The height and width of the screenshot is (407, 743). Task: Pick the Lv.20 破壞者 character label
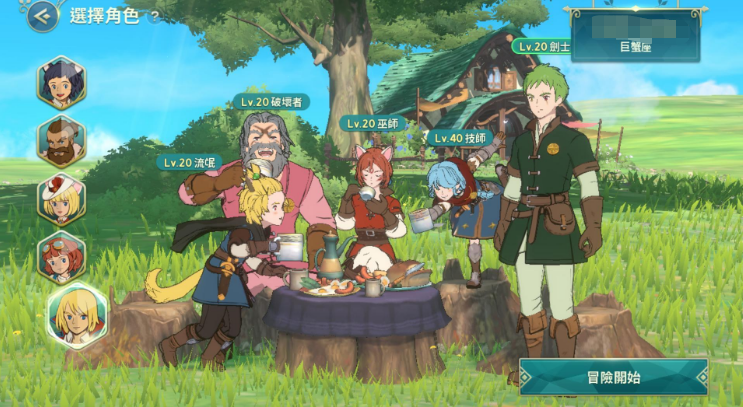click(270, 101)
